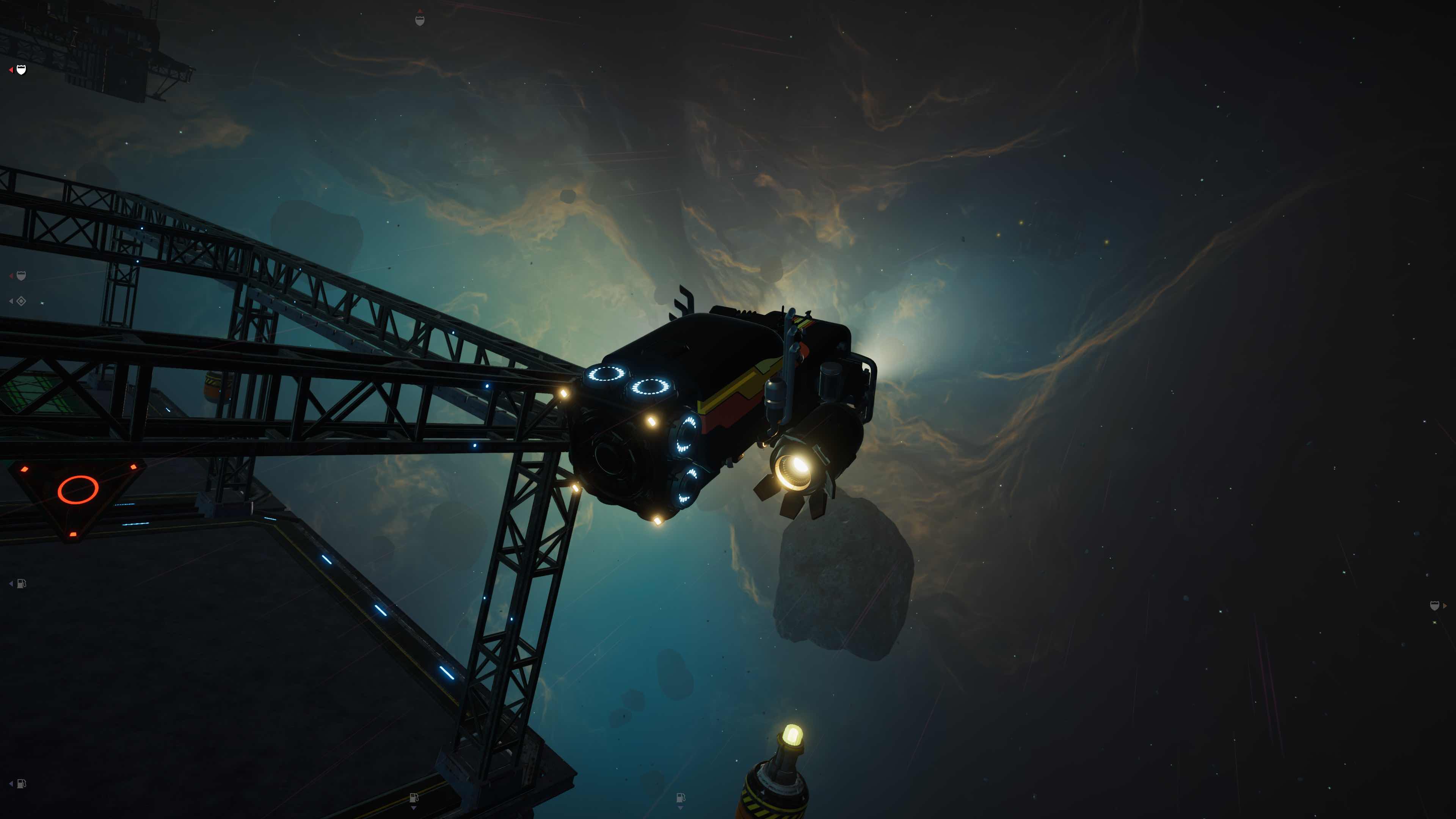Click the shield marker with upward arrow
Image resolution: width=1456 pixels, height=819 pixels.
click(419, 20)
